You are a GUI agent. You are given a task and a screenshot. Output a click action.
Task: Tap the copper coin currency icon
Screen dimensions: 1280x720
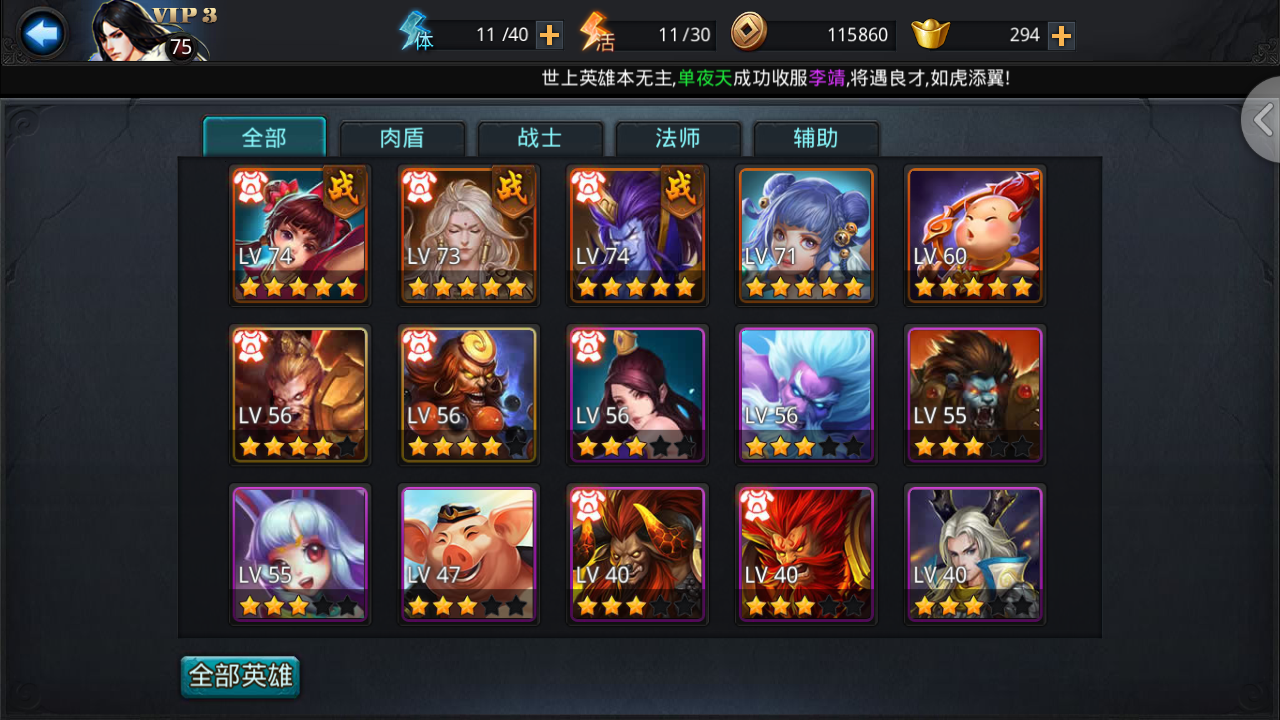coord(748,33)
